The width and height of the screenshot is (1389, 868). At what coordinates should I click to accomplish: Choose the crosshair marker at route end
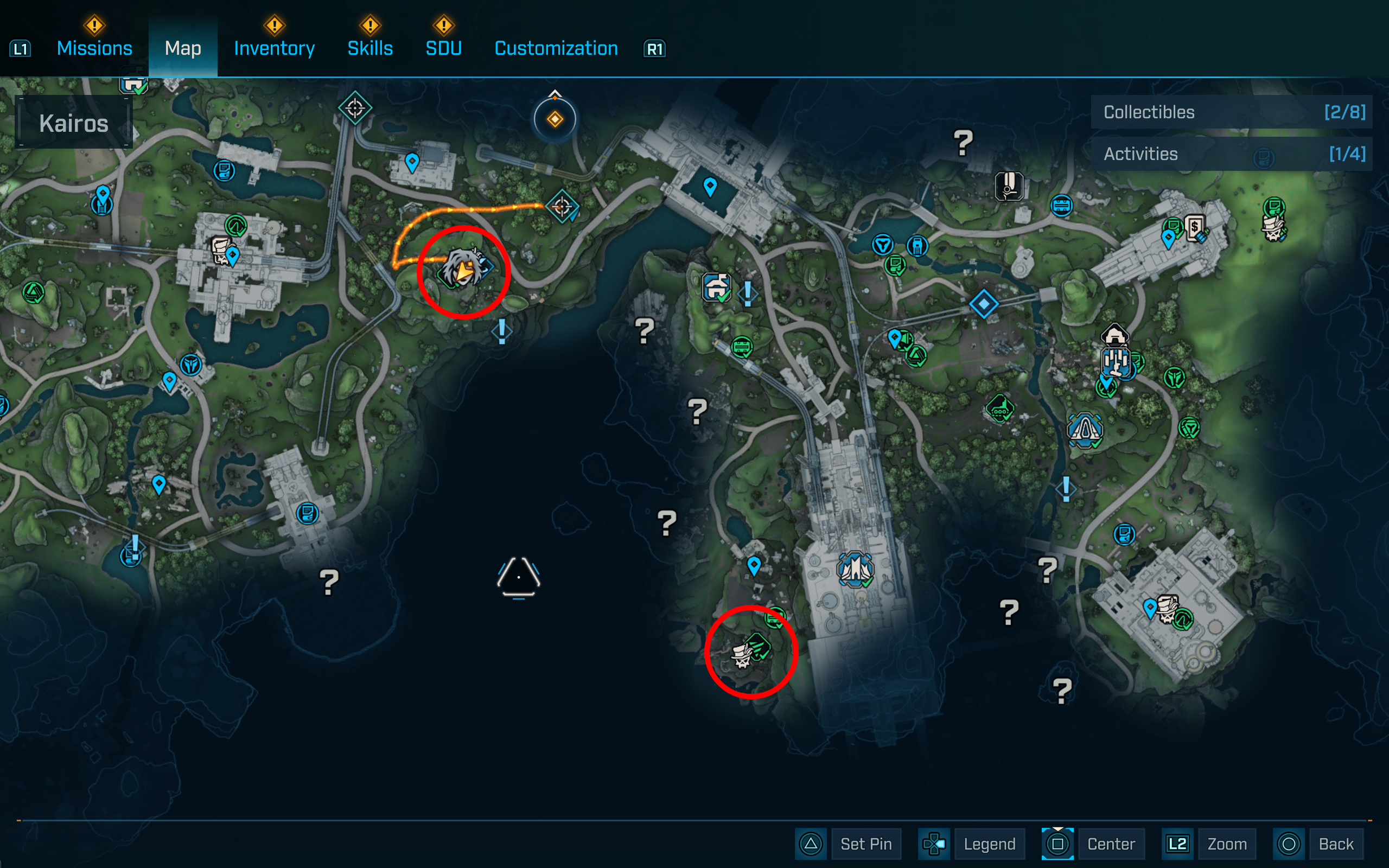(562, 206)
